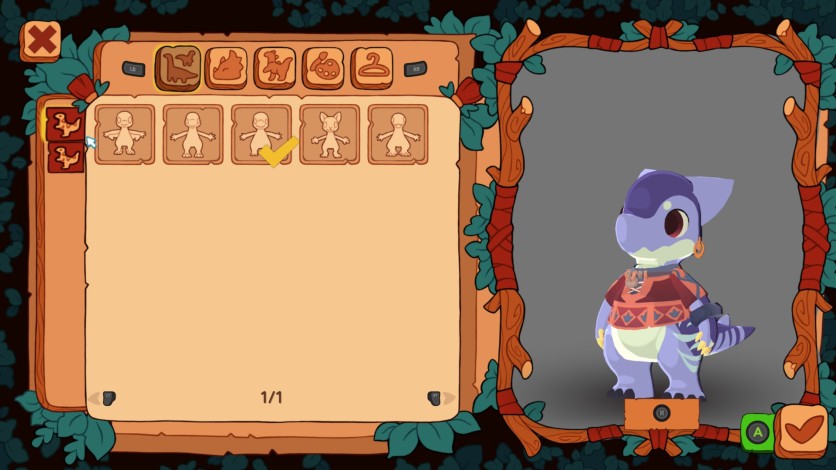Open the dinosaur species tab

pyautogui.click(x=178, y=68)
